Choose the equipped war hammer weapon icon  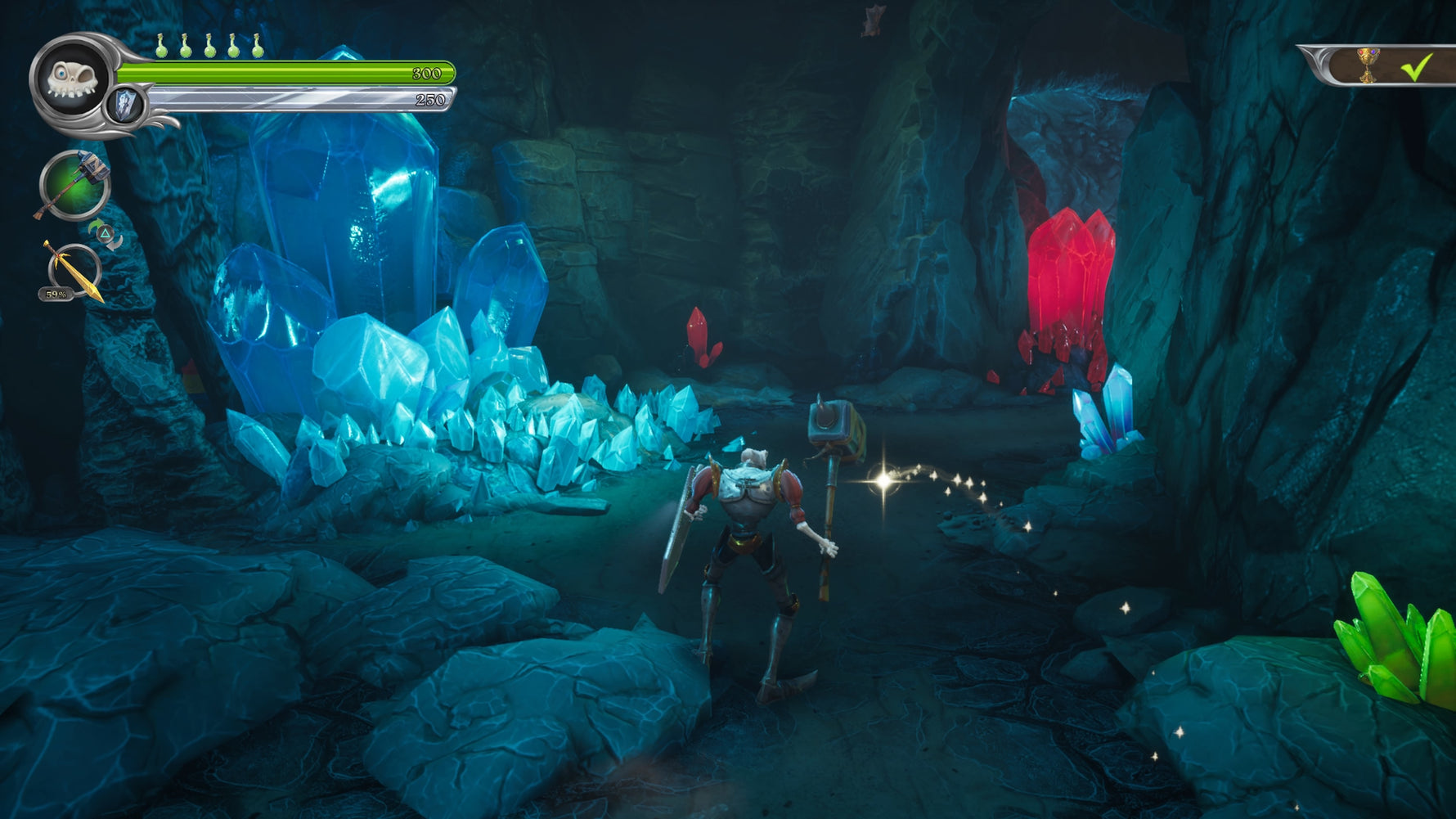[75, 185]
